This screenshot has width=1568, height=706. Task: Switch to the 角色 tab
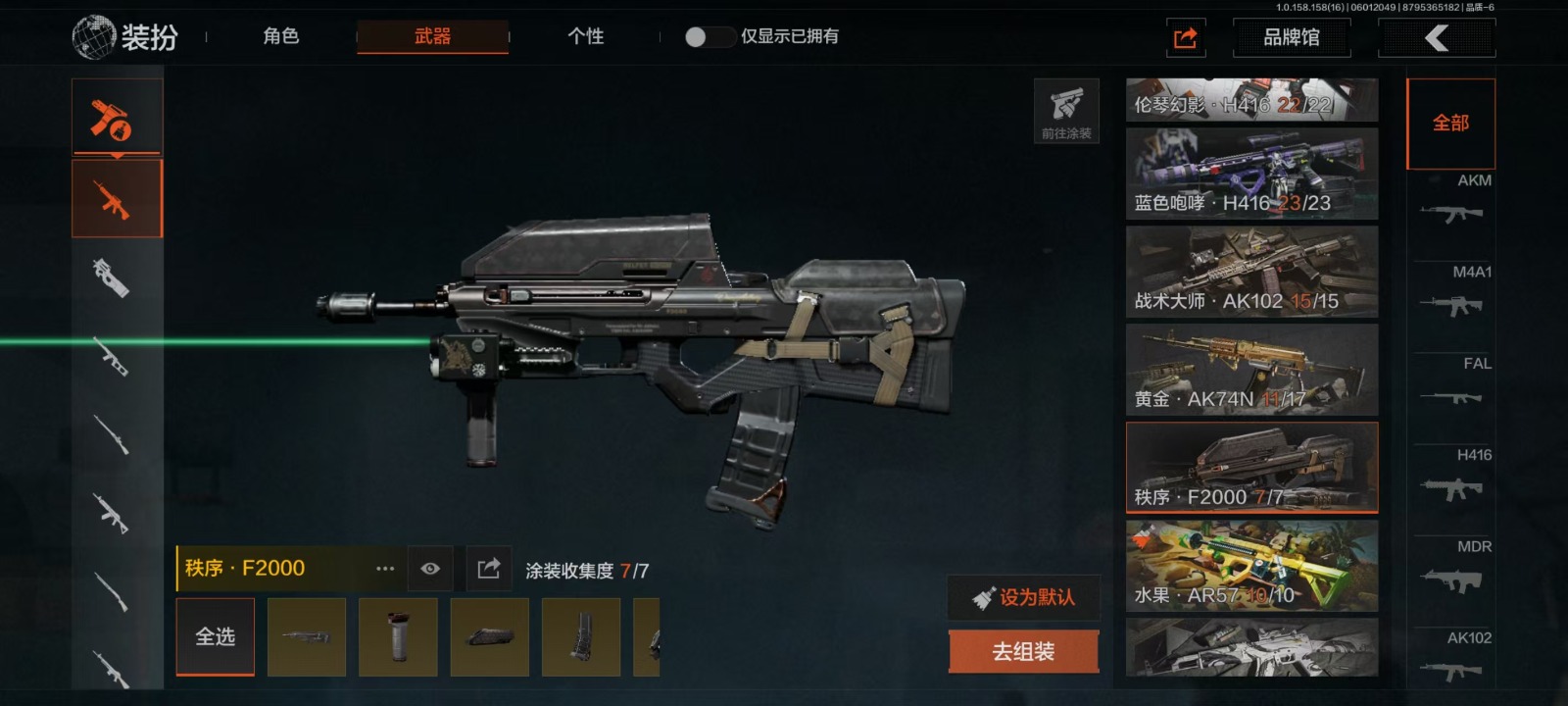pyautogui.click(x=280, y=36)
